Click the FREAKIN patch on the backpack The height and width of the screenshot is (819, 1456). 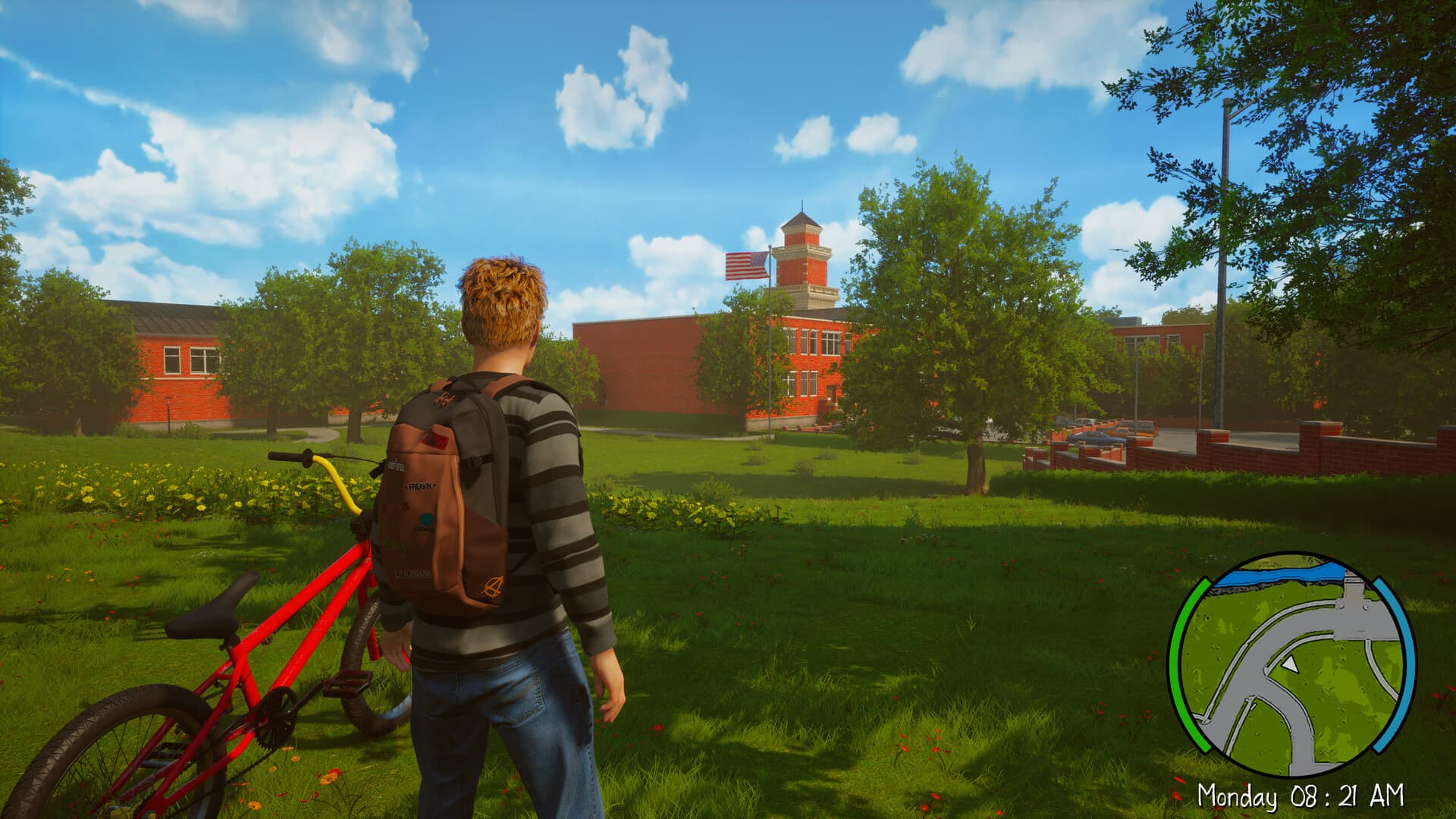coord(419,485)
